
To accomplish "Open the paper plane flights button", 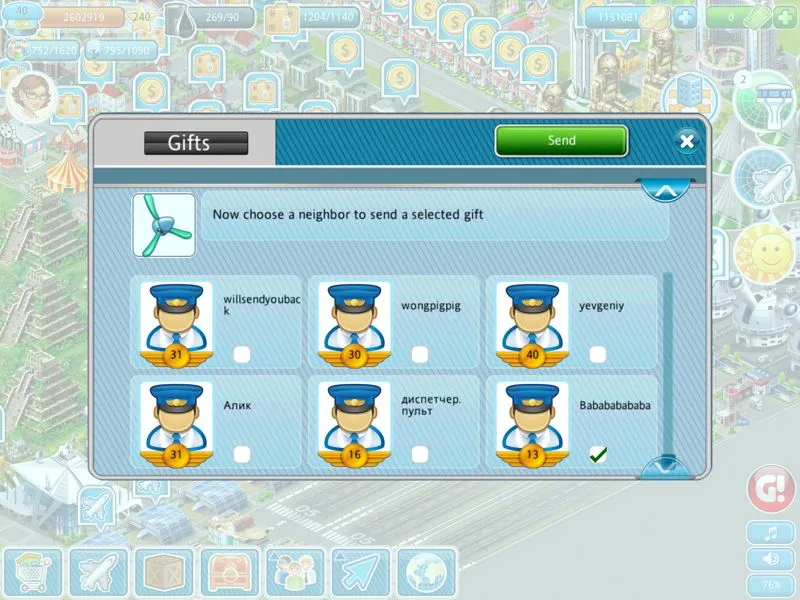I will pyautogui.click(x=361, y=574).
